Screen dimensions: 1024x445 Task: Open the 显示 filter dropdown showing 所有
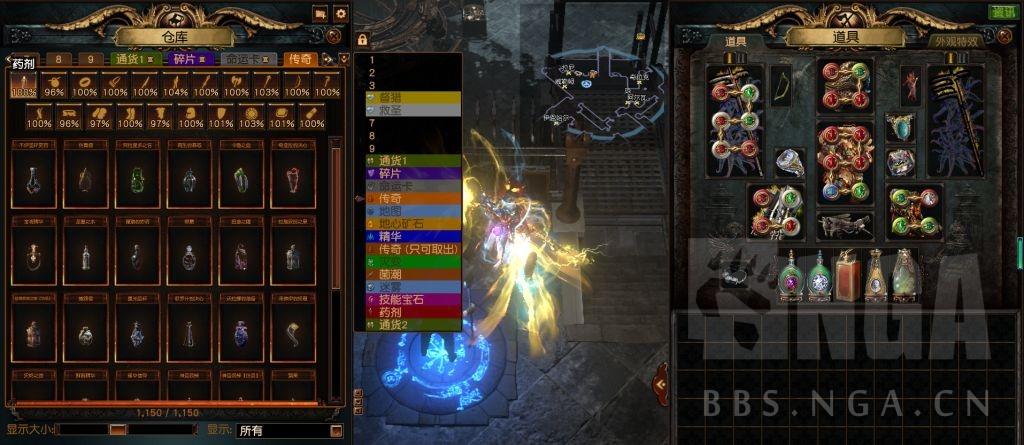[288, 431]
